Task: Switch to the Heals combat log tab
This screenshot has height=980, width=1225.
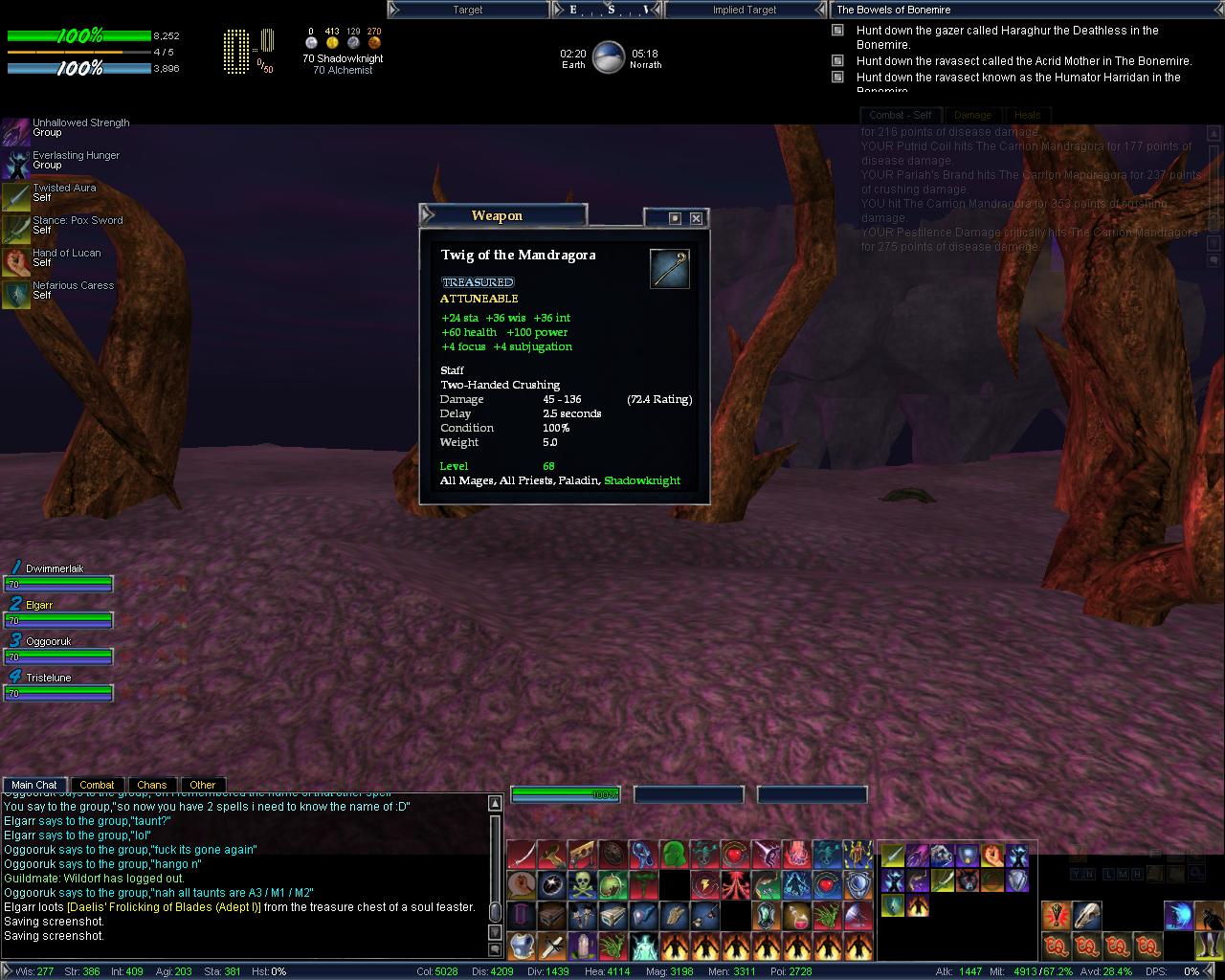Action: click(1027, 115)
